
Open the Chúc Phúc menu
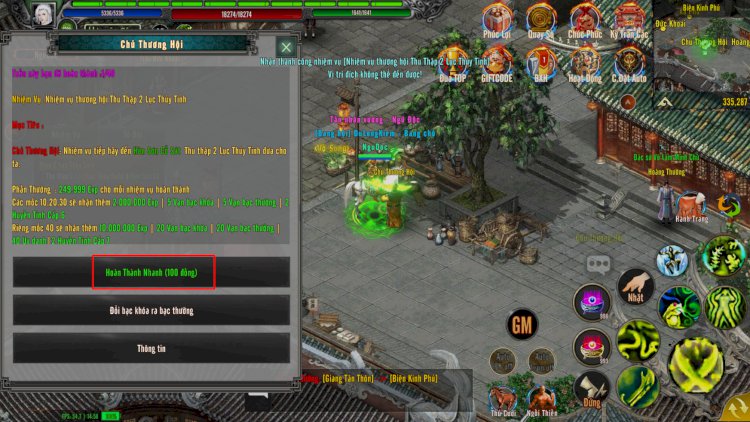[x=585, y=20]
